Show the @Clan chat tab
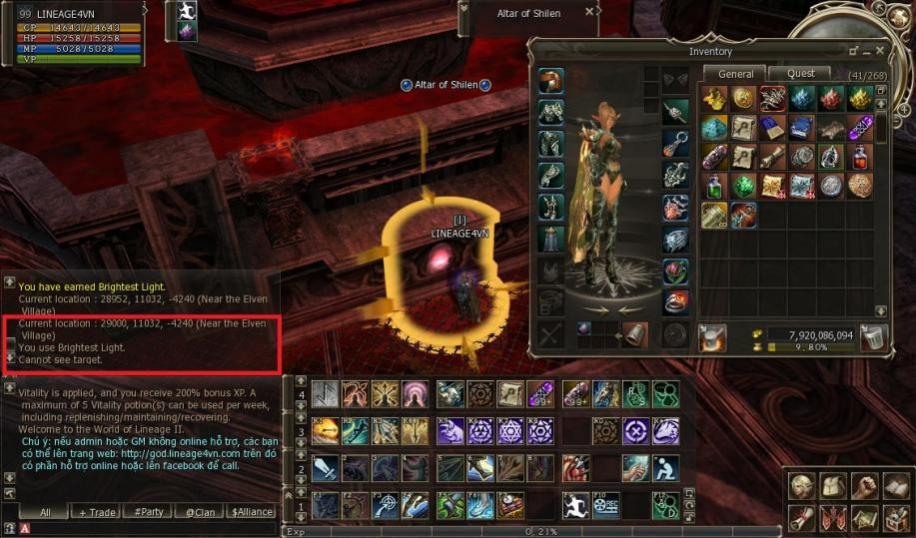The width and height of the screenshot is (916, 538). click(x=200, y=512)
